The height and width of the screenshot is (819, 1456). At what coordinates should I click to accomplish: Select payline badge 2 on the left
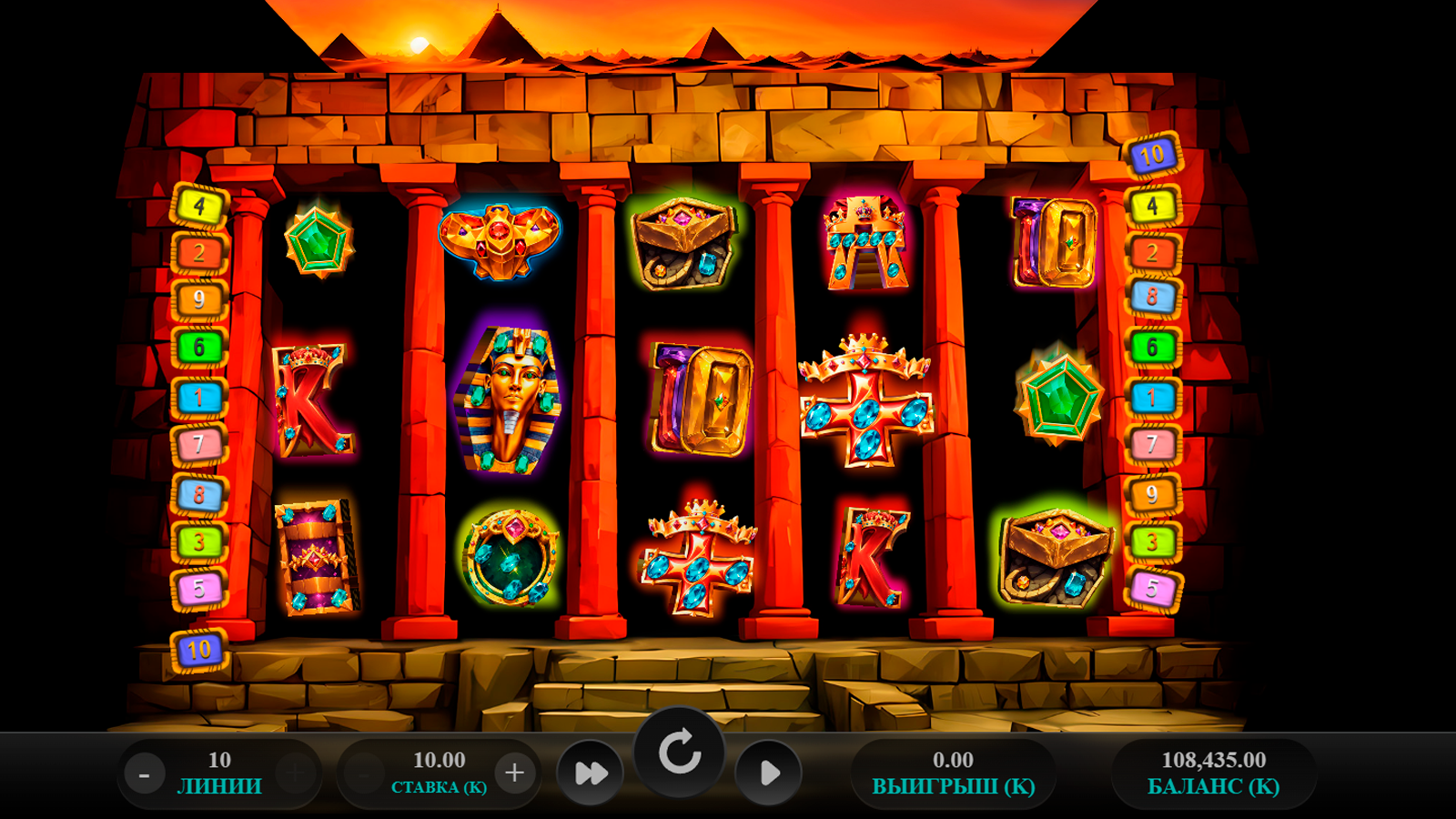coord(198,252)
